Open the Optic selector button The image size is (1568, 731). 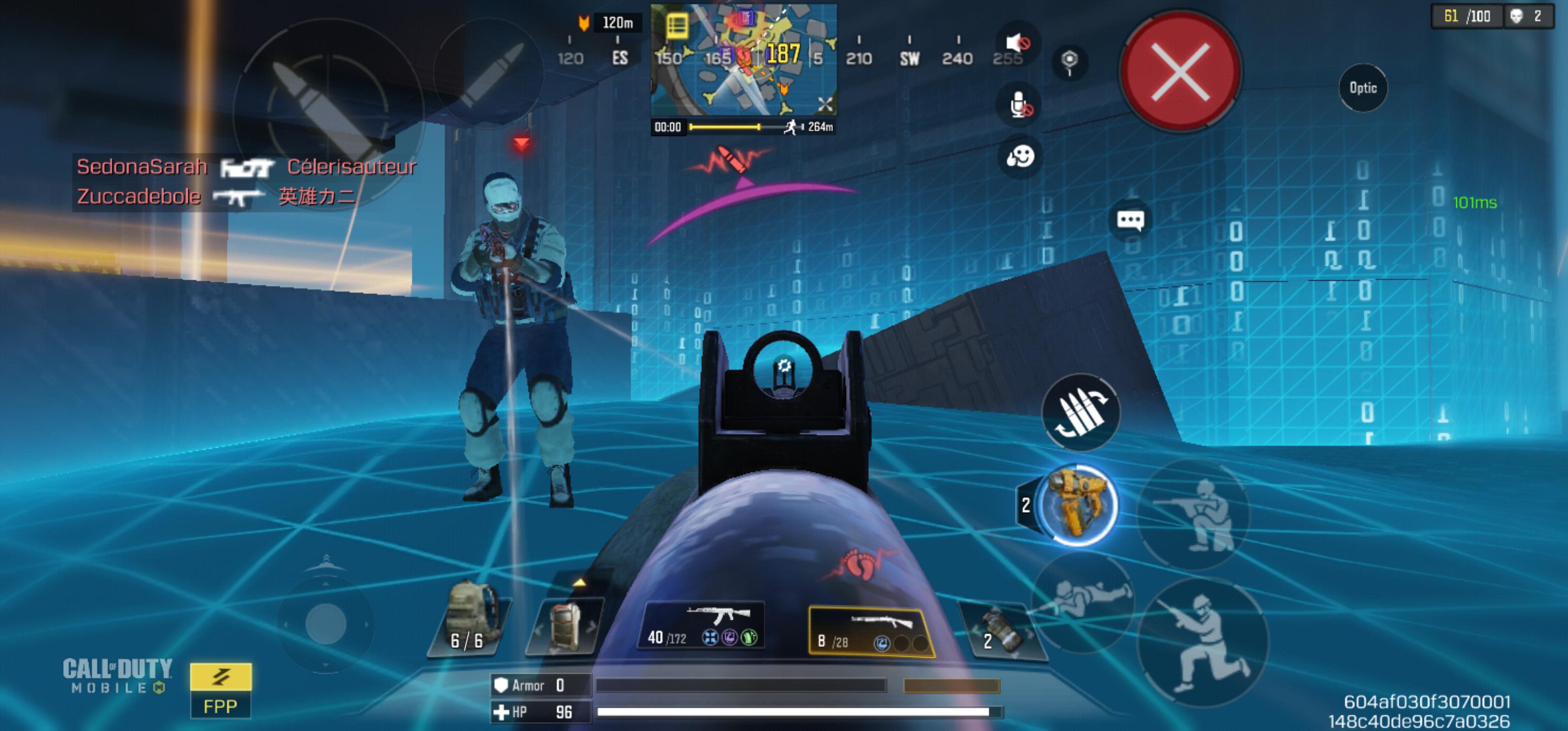[1362, 88]
